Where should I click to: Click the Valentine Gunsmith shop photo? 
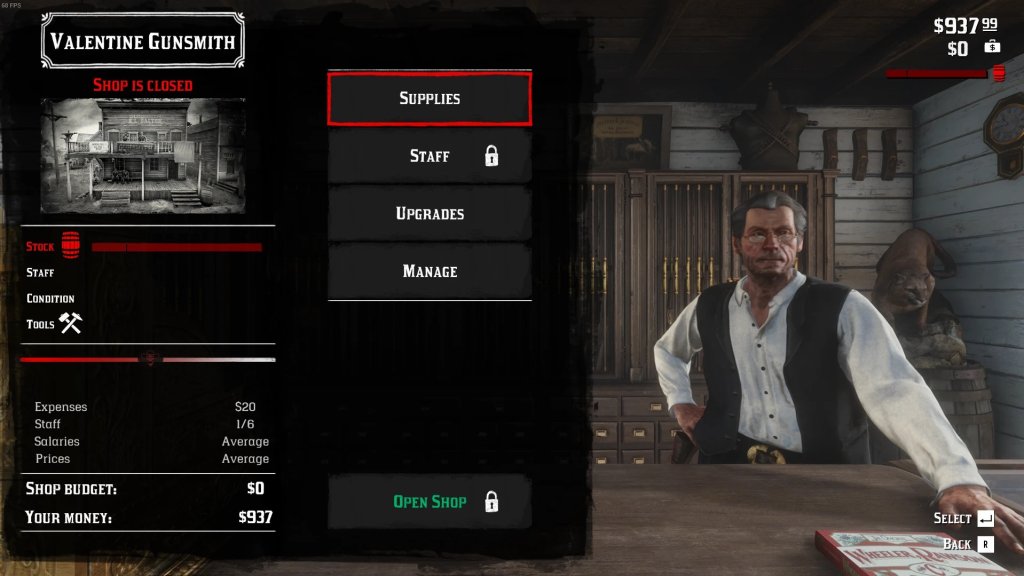tap(143, 154)
